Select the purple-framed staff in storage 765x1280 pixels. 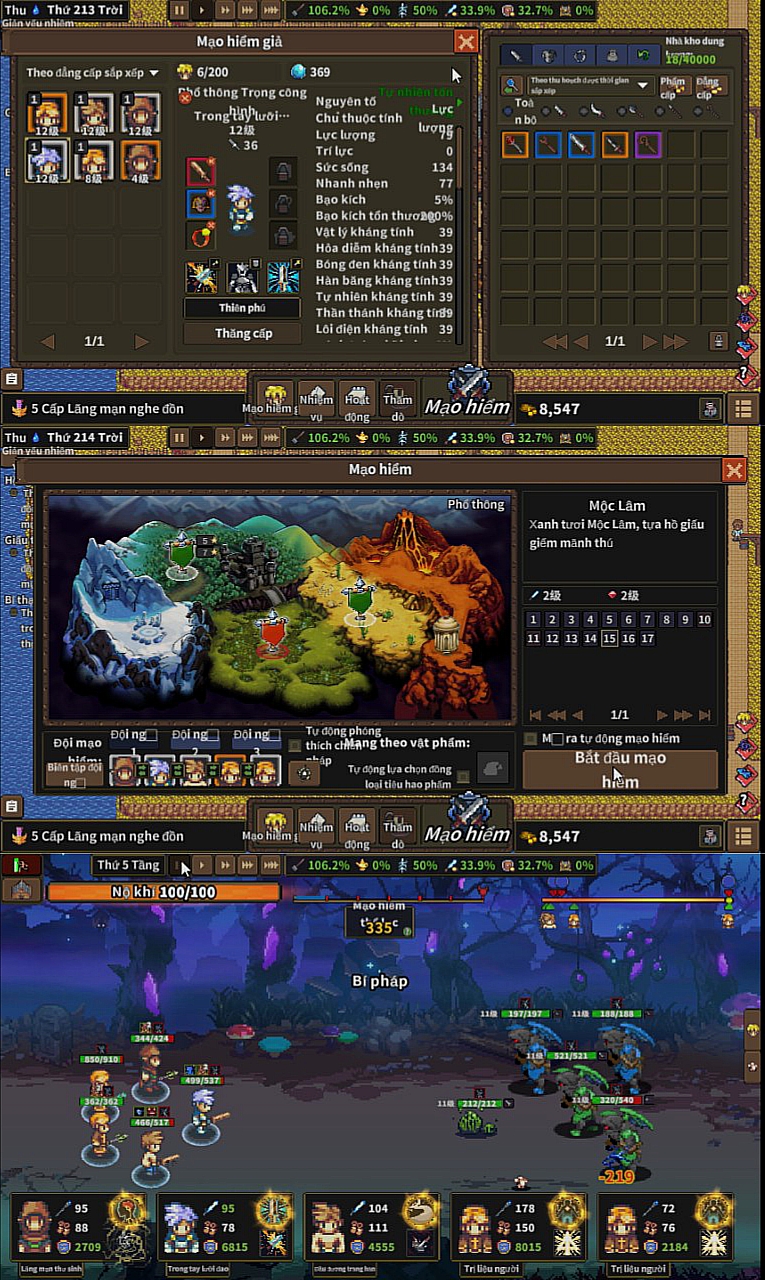pyautogui.click(x=648, y=145)
